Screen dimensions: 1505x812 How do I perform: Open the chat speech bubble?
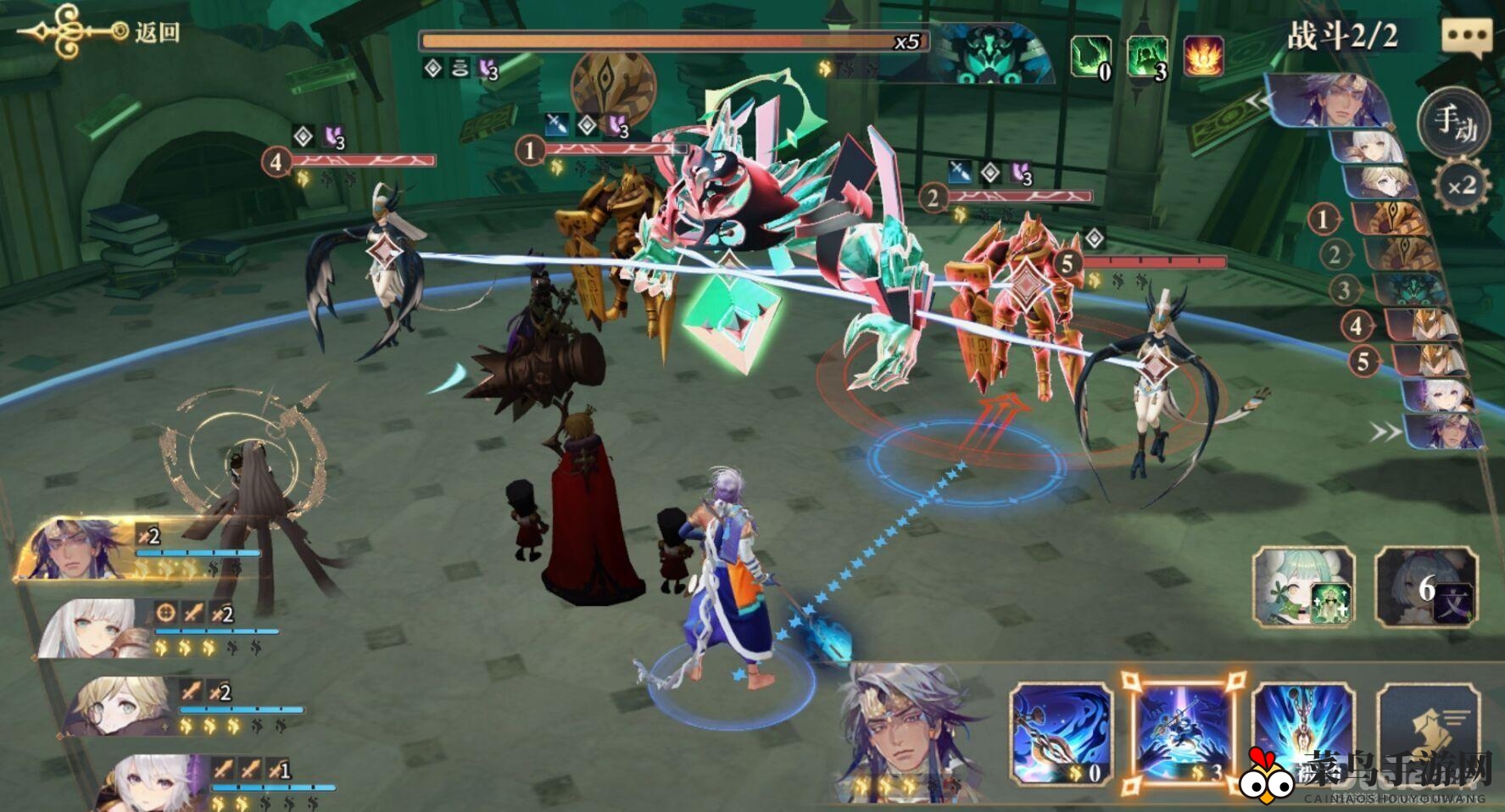[1466, 37]
